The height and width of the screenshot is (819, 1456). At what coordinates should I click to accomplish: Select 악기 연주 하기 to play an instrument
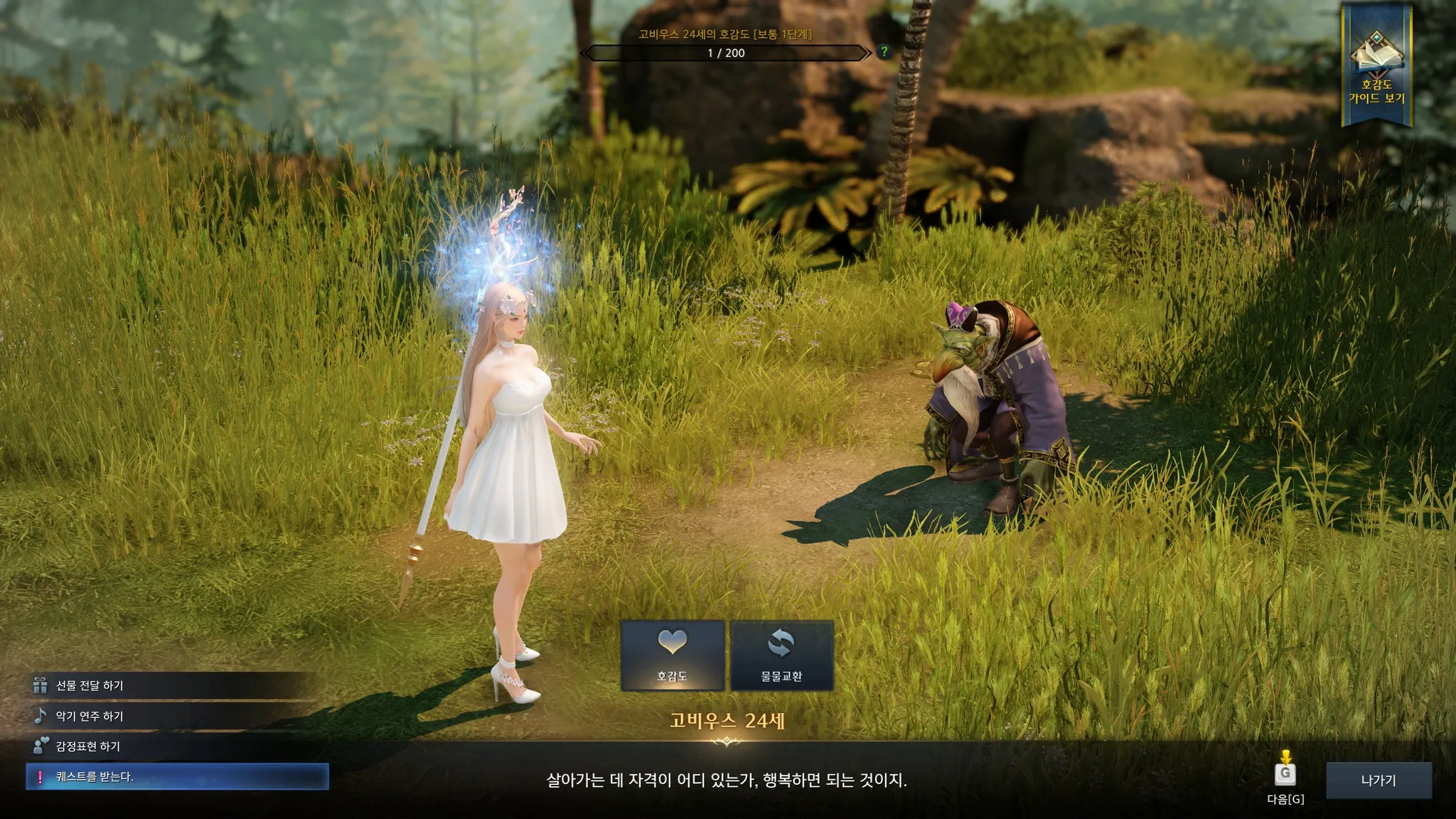pyautogui.click(x=90, y=716)
